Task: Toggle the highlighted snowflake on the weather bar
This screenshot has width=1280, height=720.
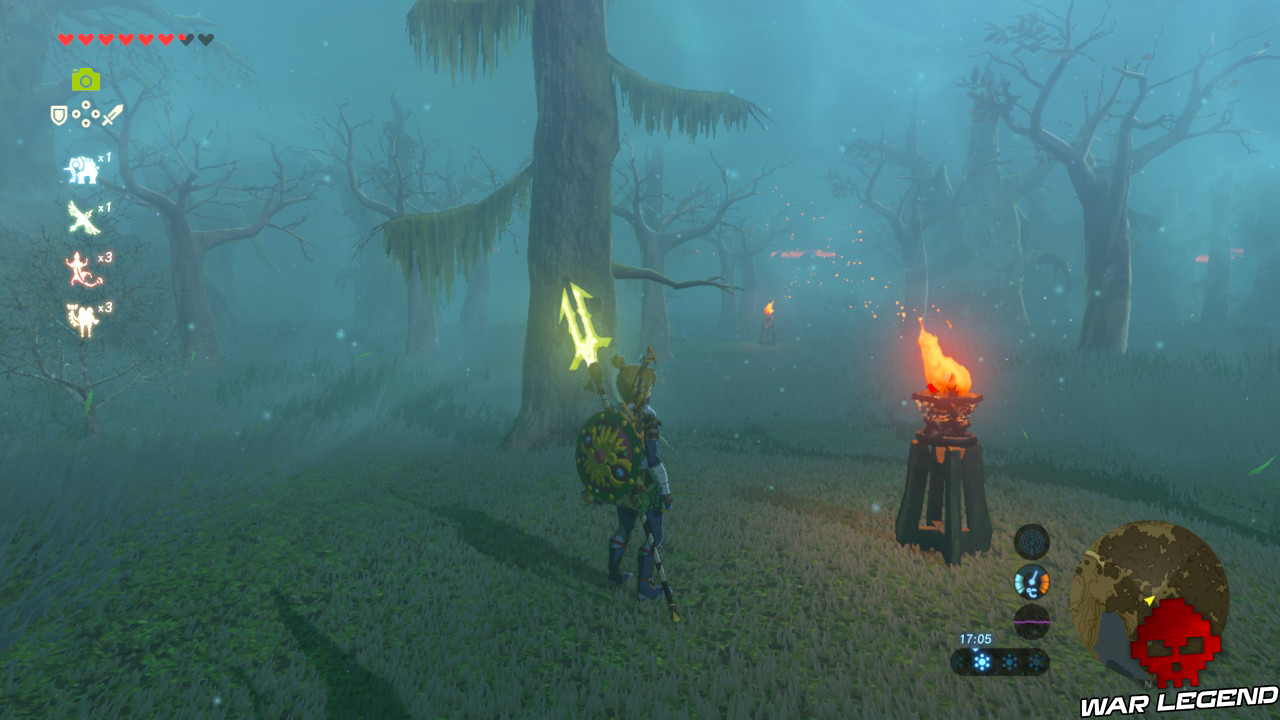Action: [981, 661]
